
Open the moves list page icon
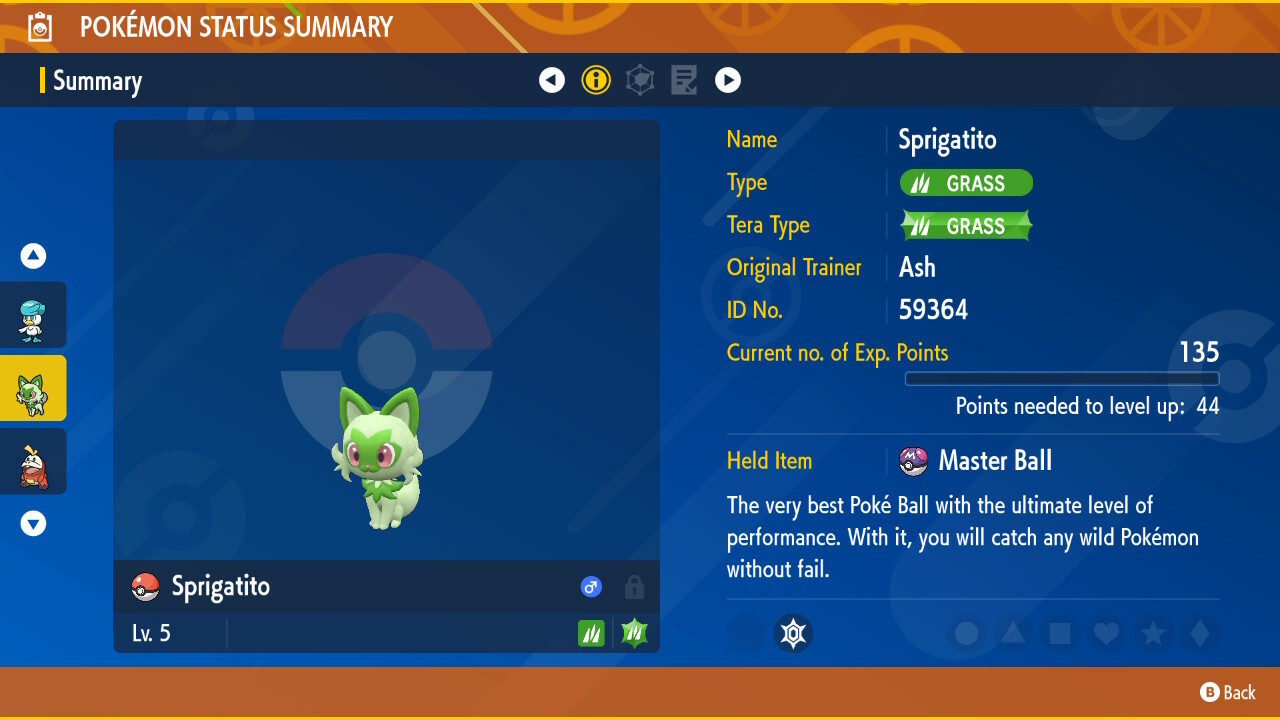684,80
